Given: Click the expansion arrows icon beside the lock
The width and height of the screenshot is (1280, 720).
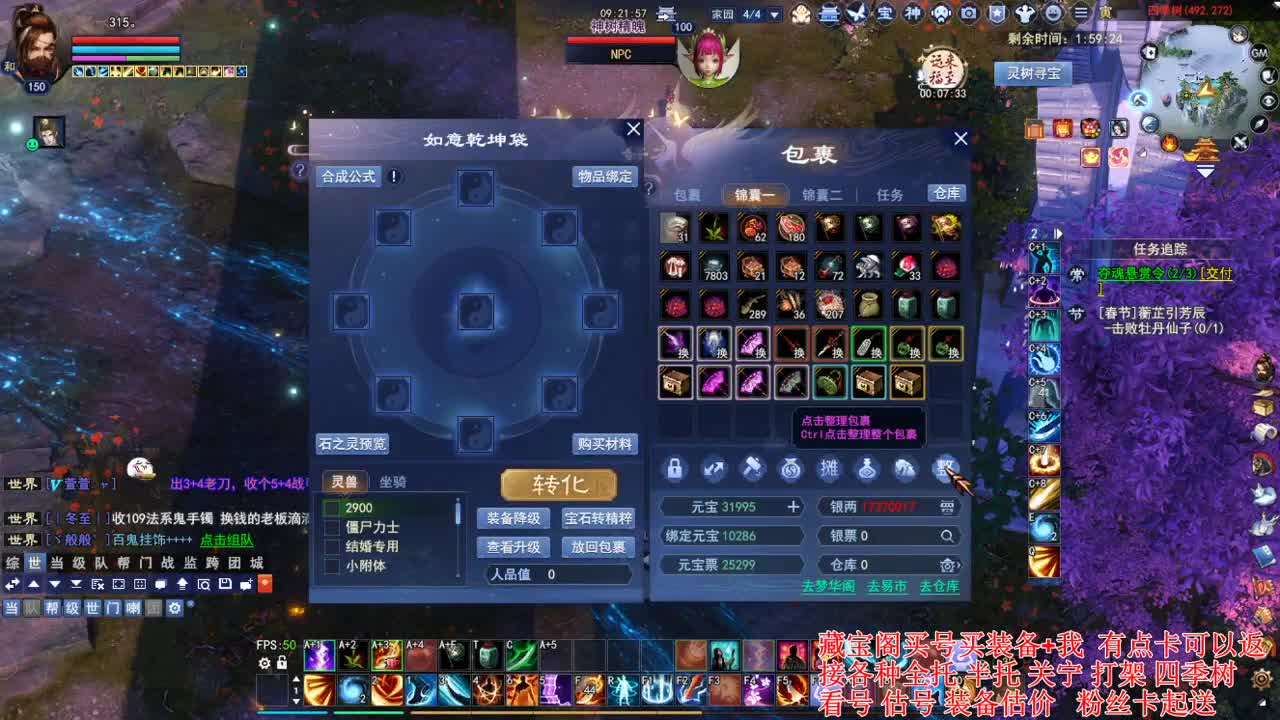Looking at the screenshot, I should click(x=714, y=467).
